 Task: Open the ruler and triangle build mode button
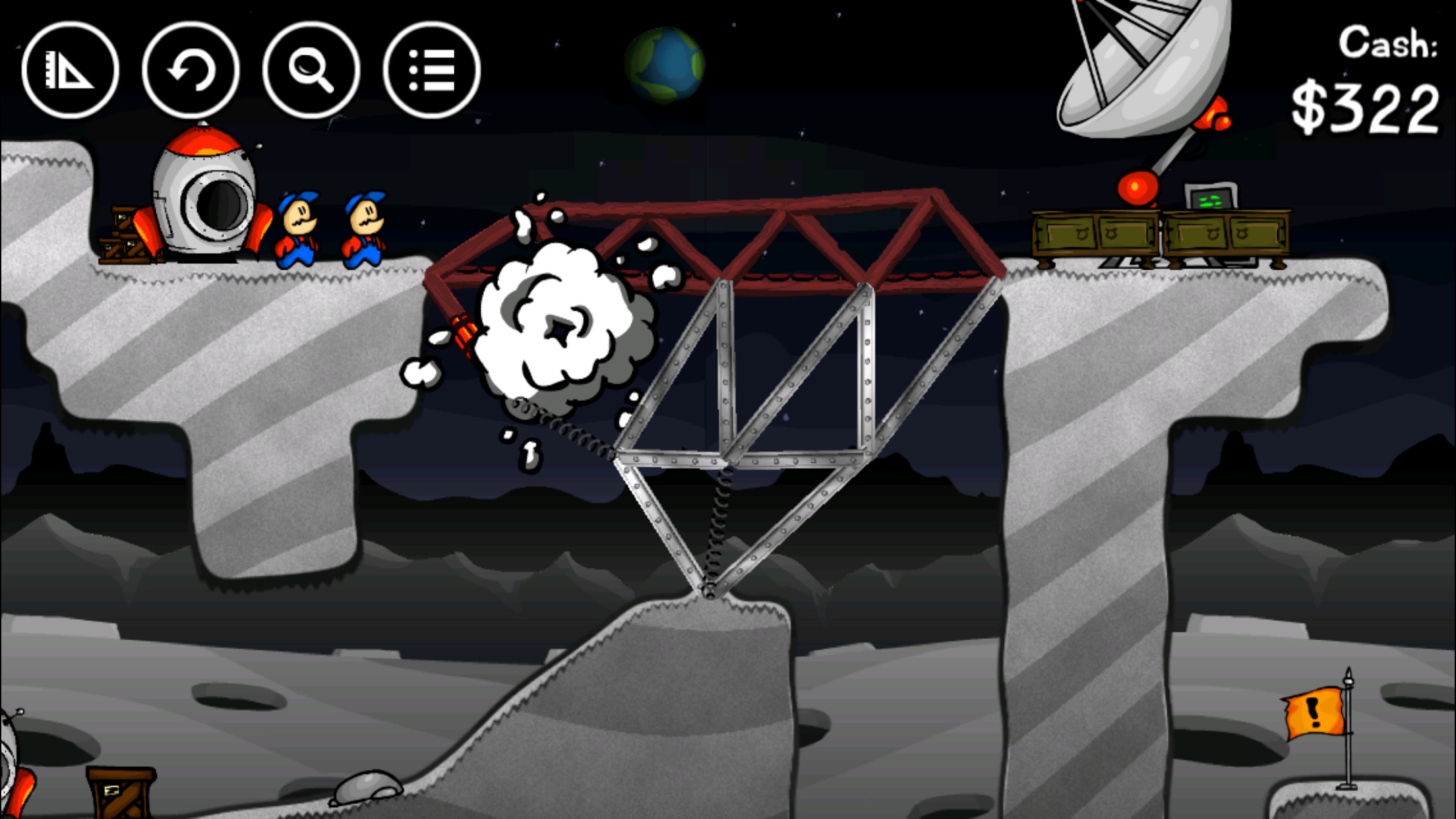[x=70, y=70]
